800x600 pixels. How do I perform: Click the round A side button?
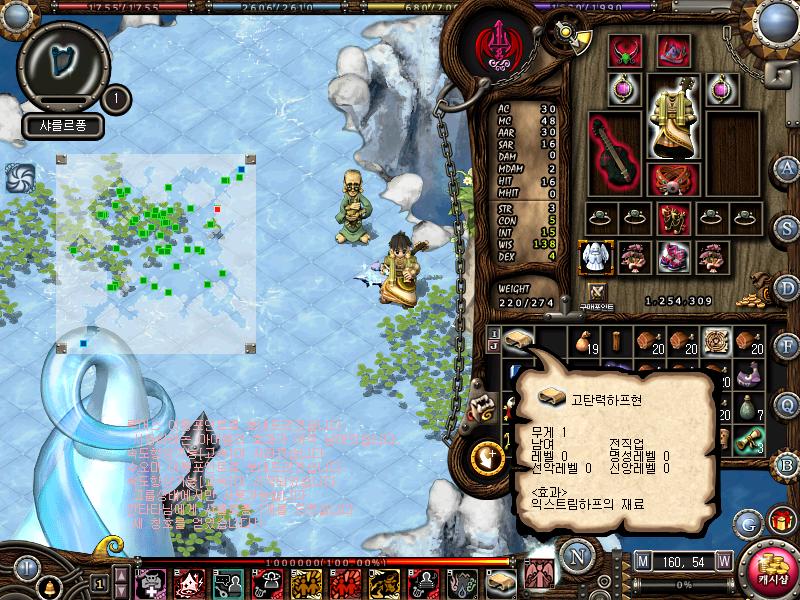[787, 168]
